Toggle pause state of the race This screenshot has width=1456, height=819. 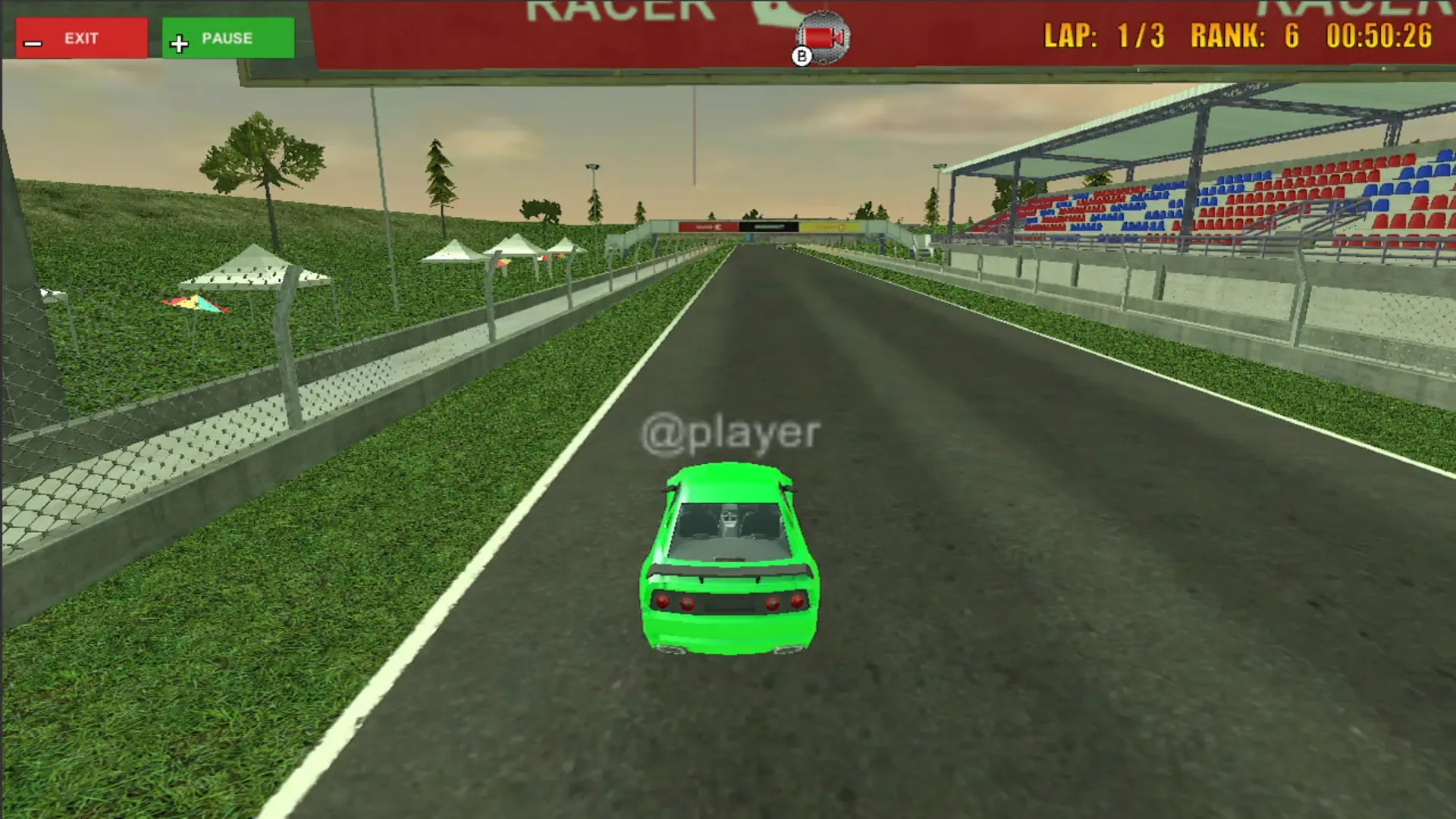coord(226,38)
